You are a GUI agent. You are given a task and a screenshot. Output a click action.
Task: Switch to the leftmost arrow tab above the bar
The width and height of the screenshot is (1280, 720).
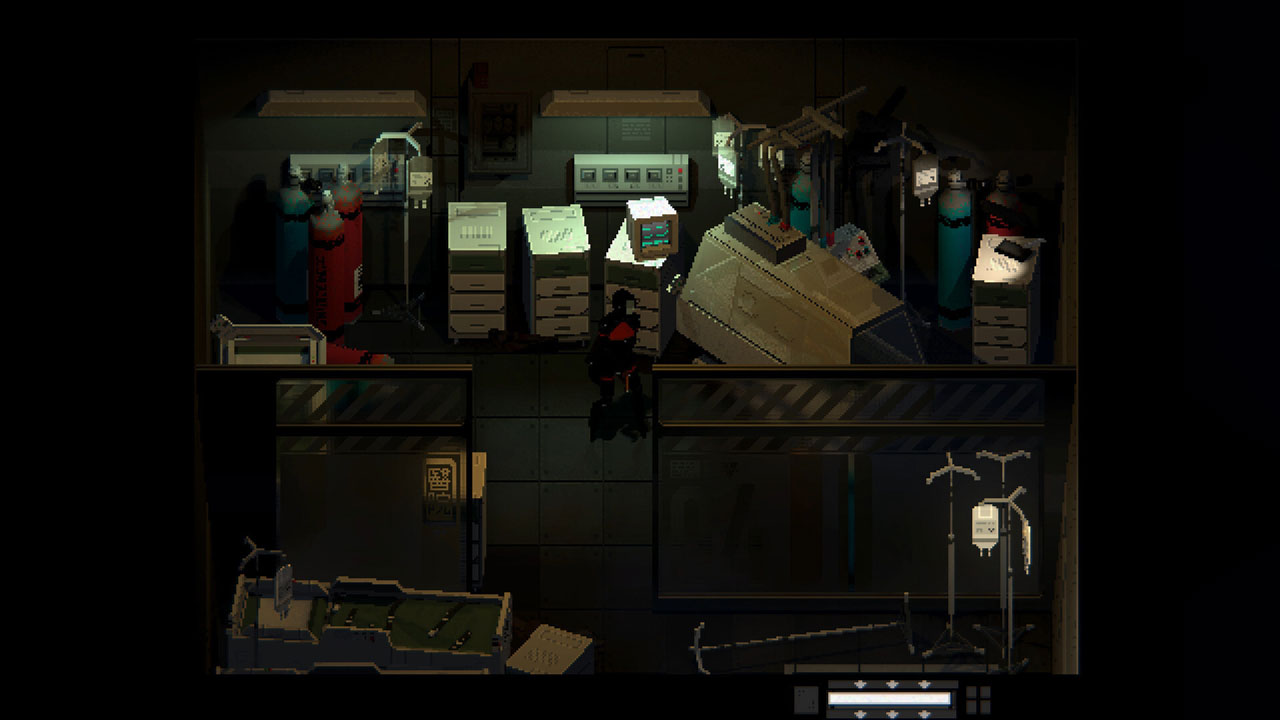(x=858, y=685)
